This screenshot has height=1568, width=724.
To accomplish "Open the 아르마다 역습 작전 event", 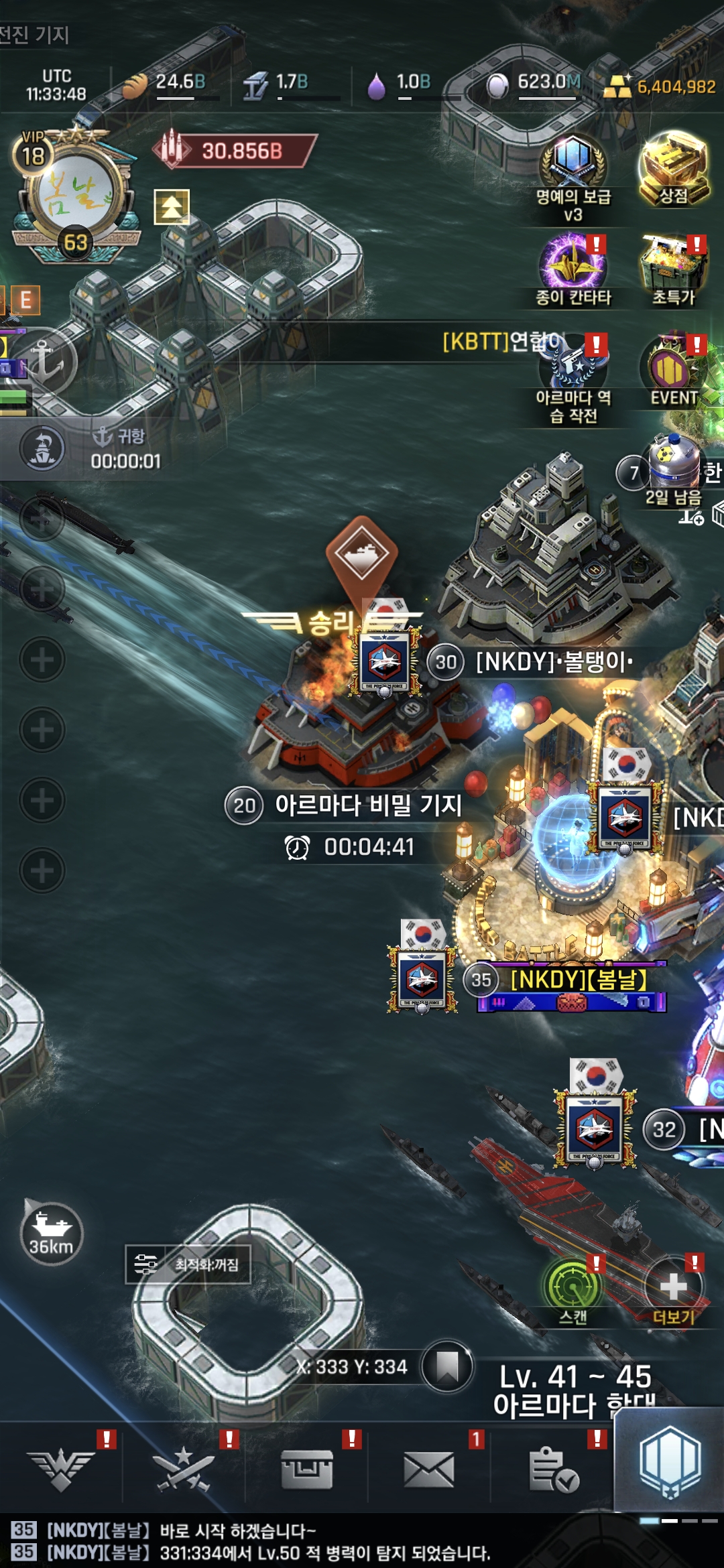I will [x=573, y=377].
